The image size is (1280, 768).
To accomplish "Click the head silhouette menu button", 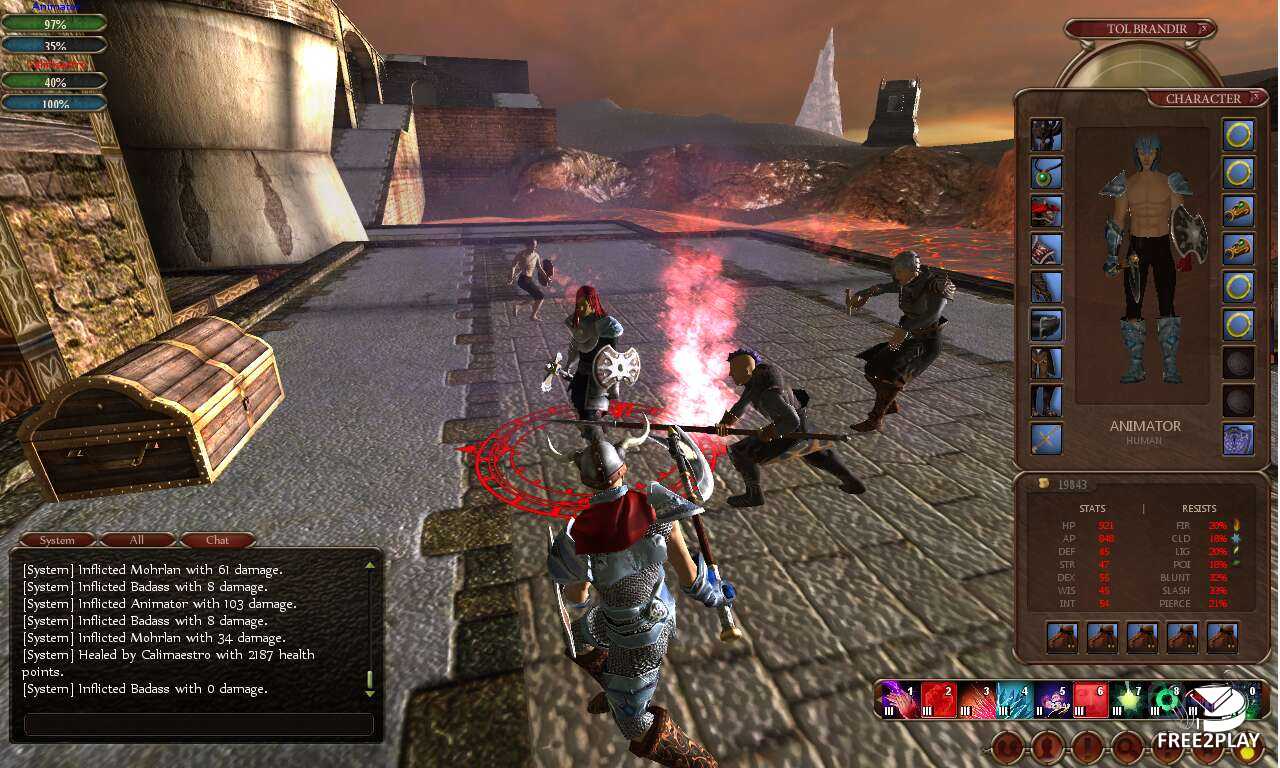I will (x=1047, y=746).
